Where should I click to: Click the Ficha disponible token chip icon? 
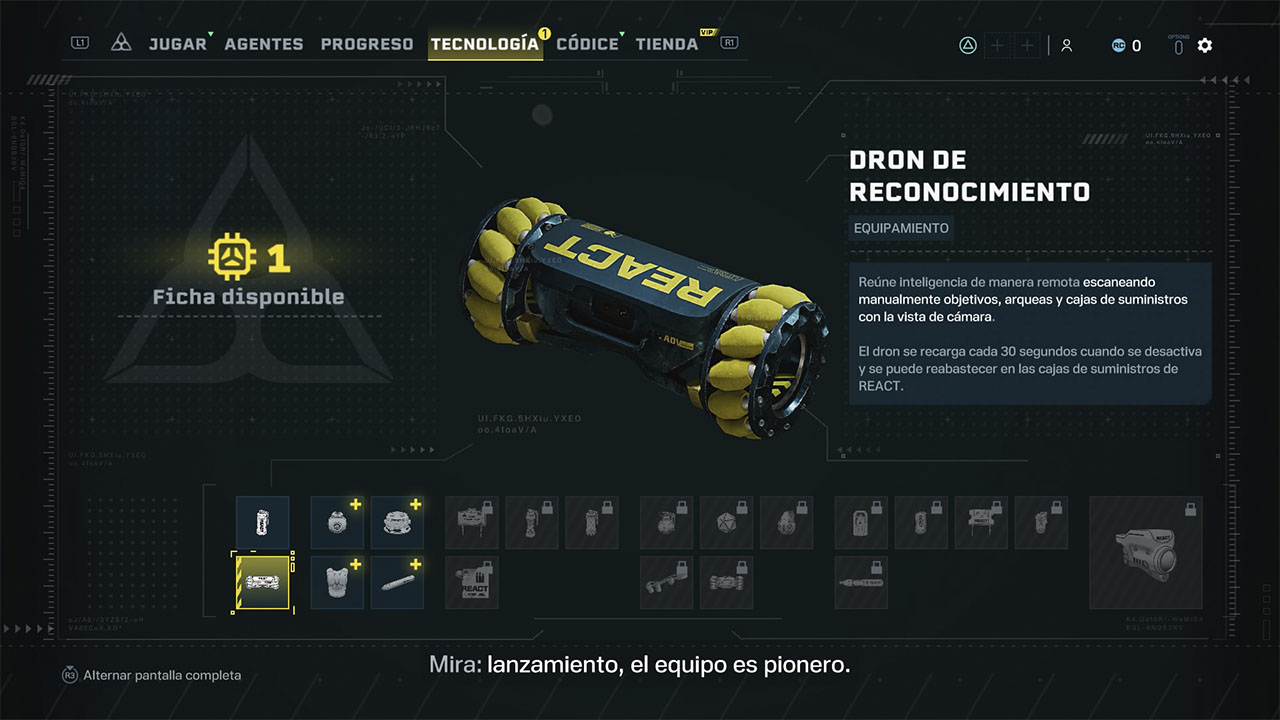tap(232, 258)
